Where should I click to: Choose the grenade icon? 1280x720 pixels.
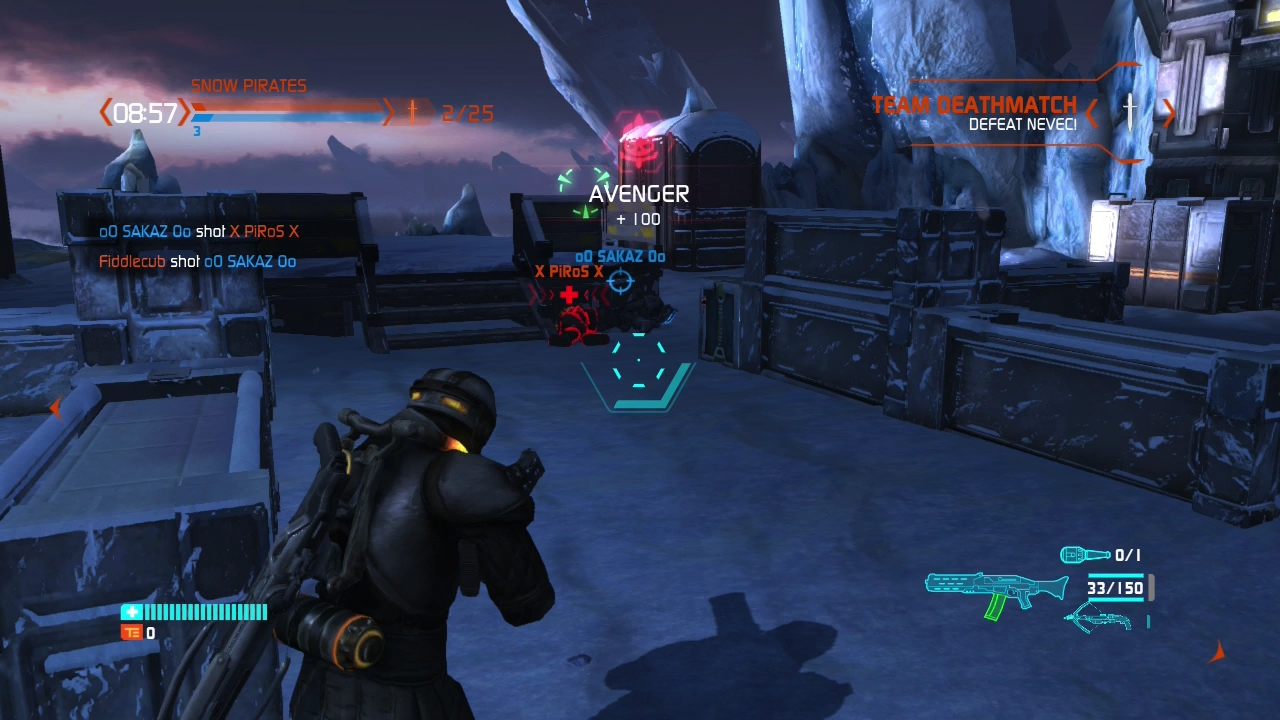[1085, 554]
